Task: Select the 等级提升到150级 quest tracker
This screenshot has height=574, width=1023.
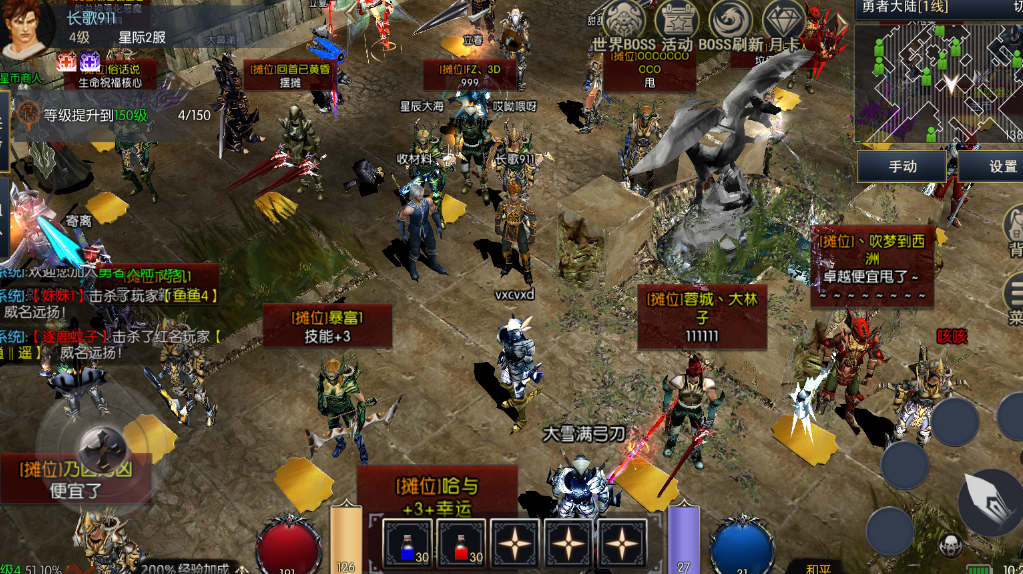Action: click(x=95, y=115)
